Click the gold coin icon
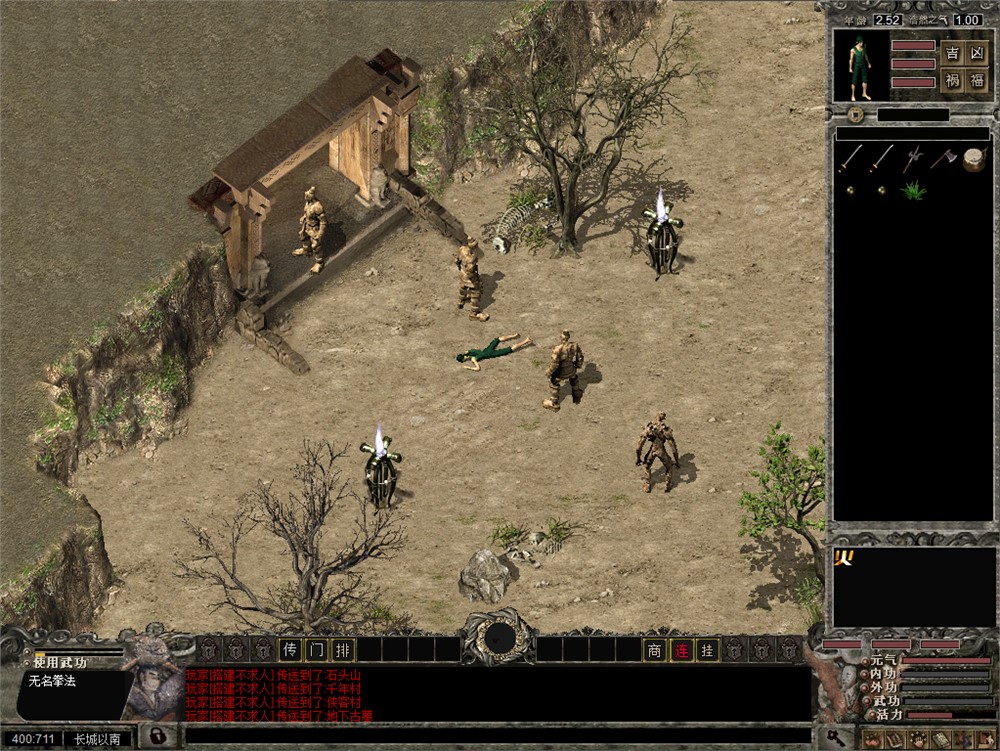The width and height of the screenshot is (1000, 751). click(x=850, y=189)
